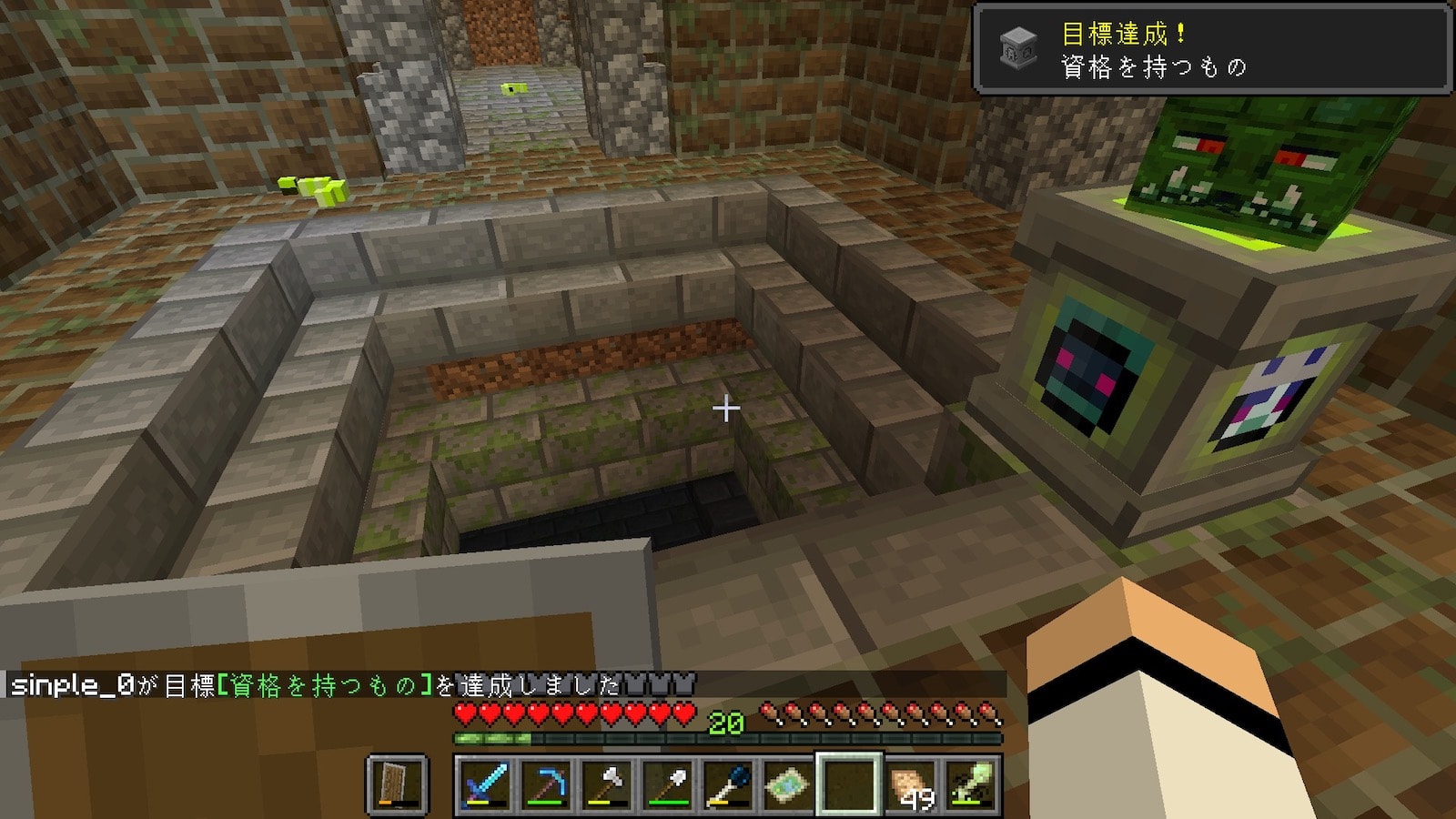The height and width of the screenshot is (819, 1456).
Task: Click the highlighted empty hotbar slot
Action: tap(849, 784)
